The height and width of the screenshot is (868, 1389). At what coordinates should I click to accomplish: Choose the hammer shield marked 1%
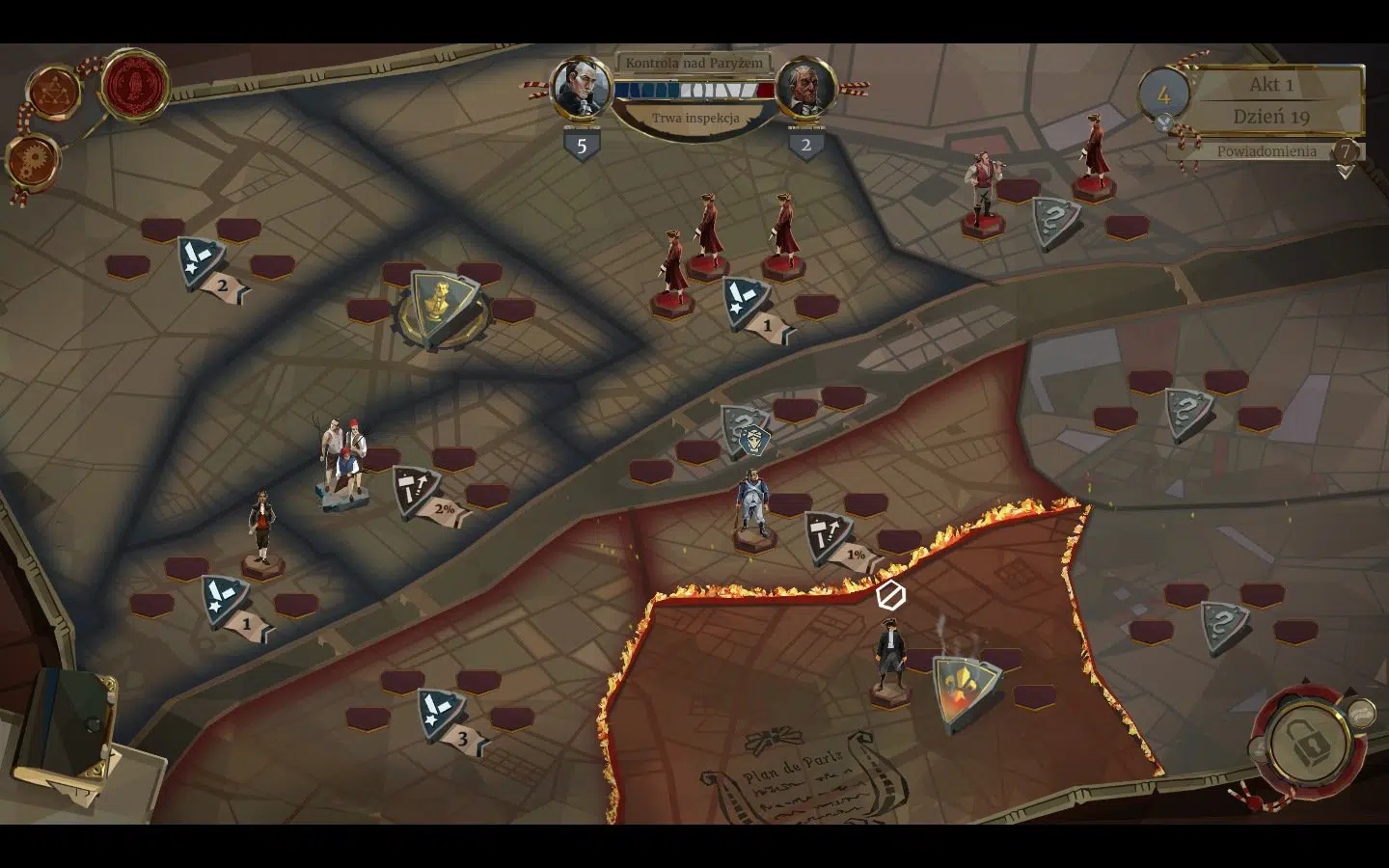830,538
